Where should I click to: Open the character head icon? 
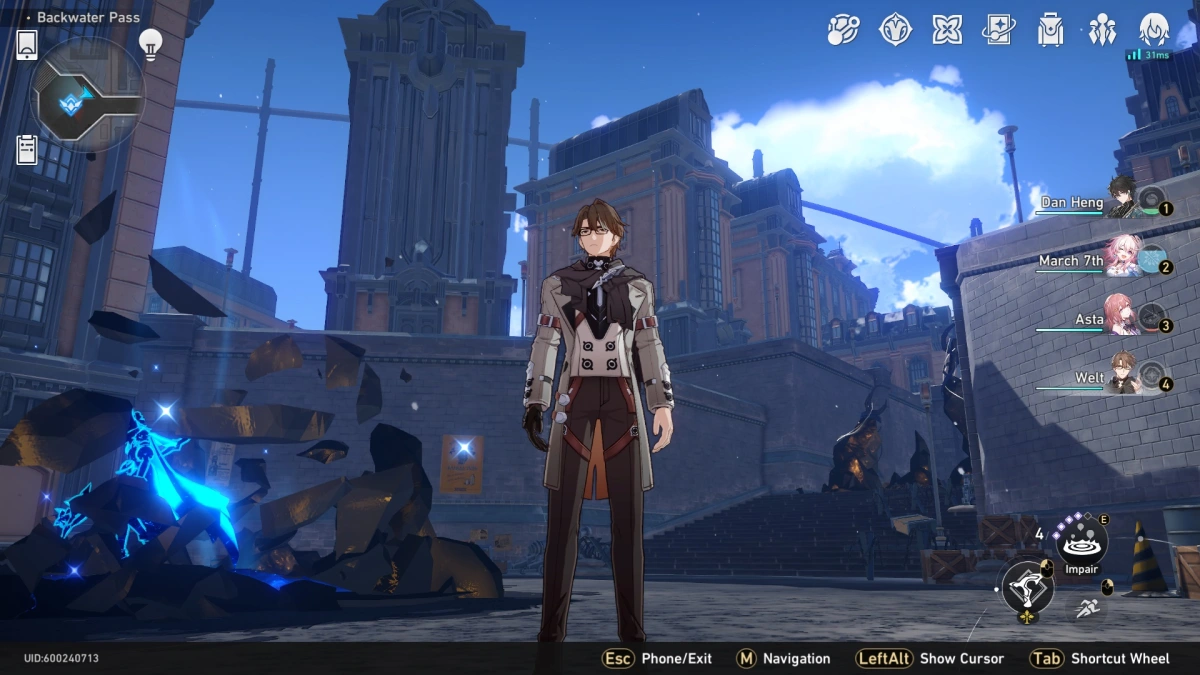tap(1154, 30)
